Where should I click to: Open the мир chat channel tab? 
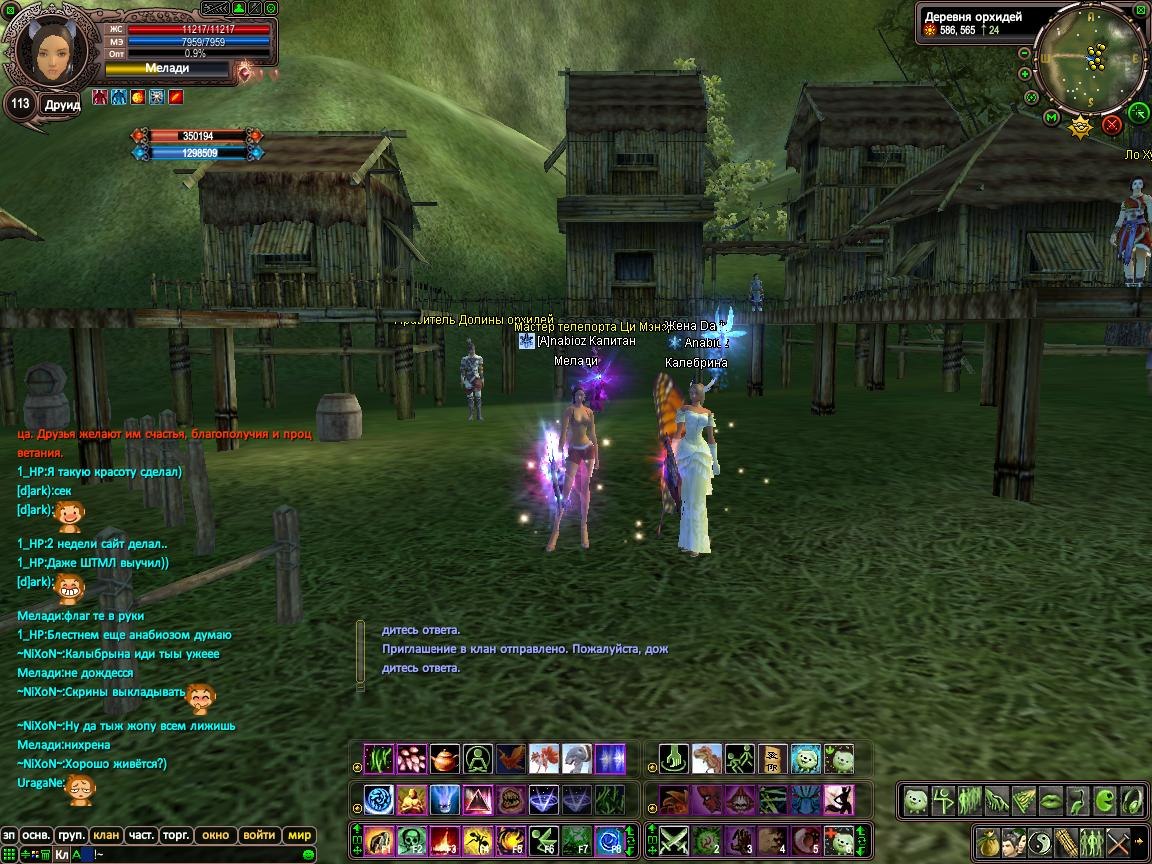tap(299, 835)
